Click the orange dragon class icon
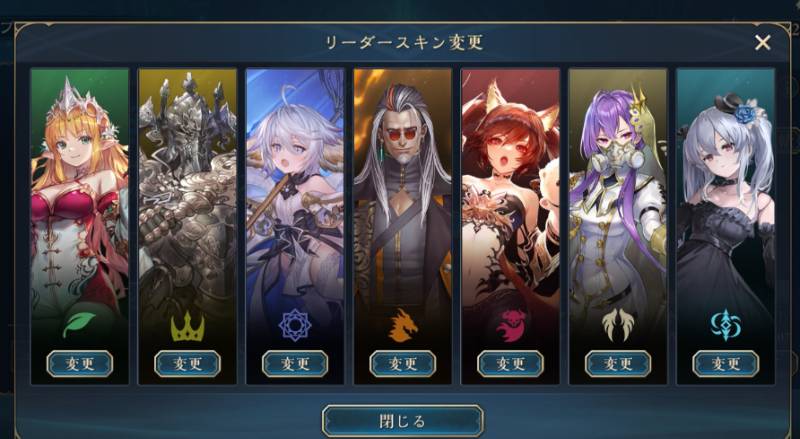 click(x=402, y=323)
